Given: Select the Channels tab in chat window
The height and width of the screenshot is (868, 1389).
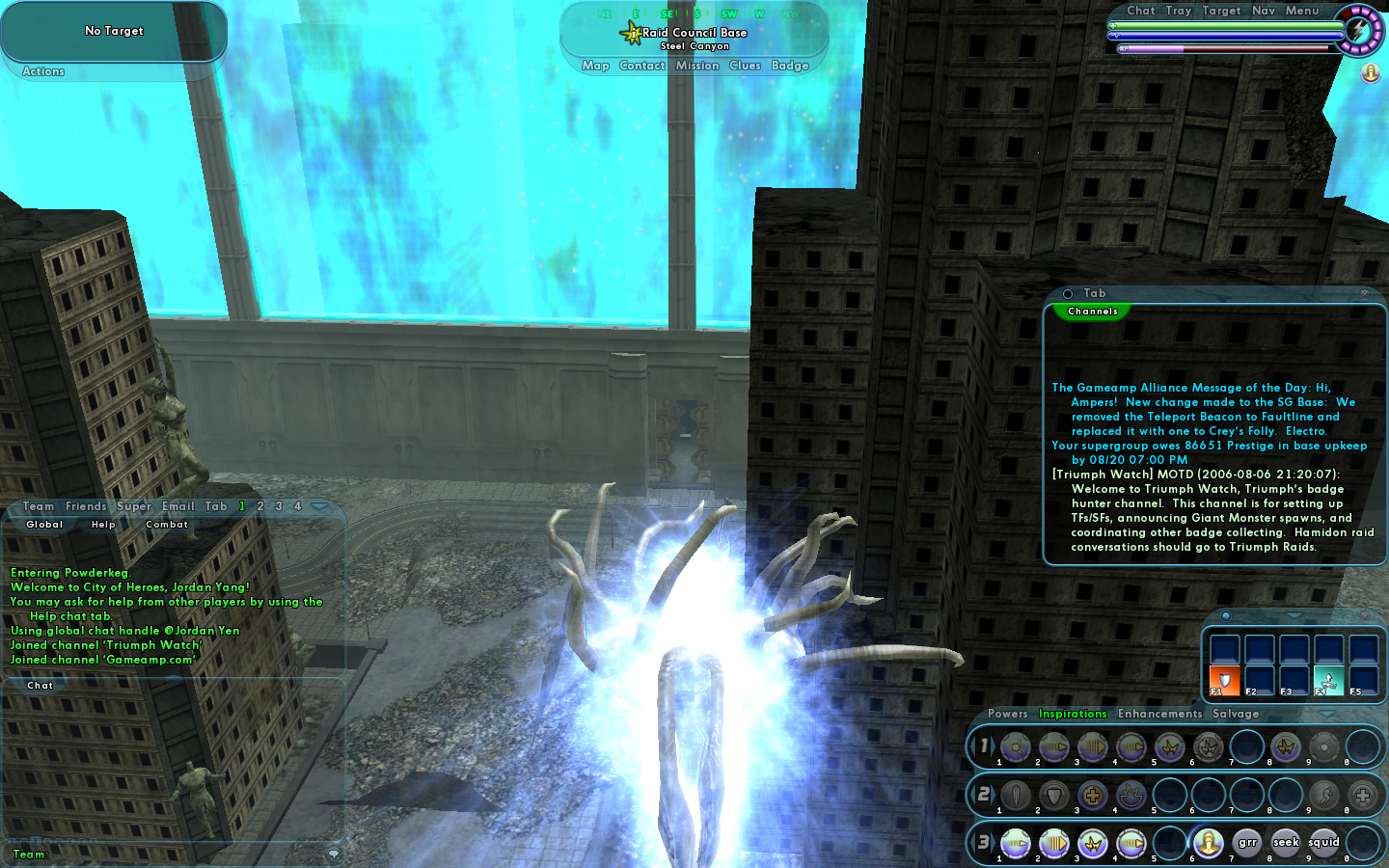Looking at the screenshot, I should point(1093,312).
